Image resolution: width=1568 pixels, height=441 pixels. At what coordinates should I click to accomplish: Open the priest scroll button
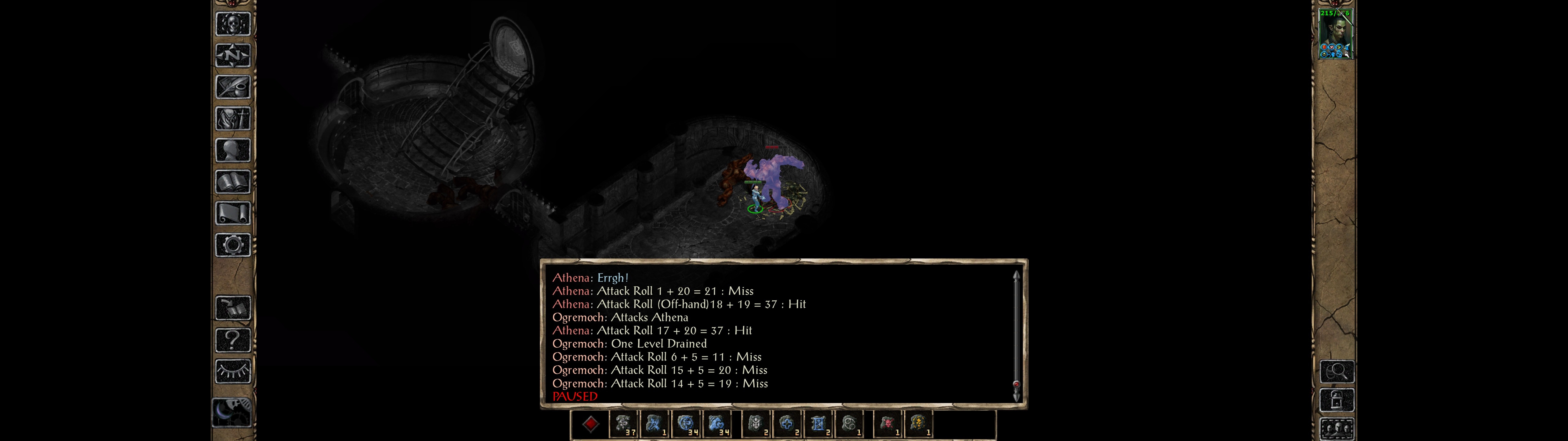232,214
